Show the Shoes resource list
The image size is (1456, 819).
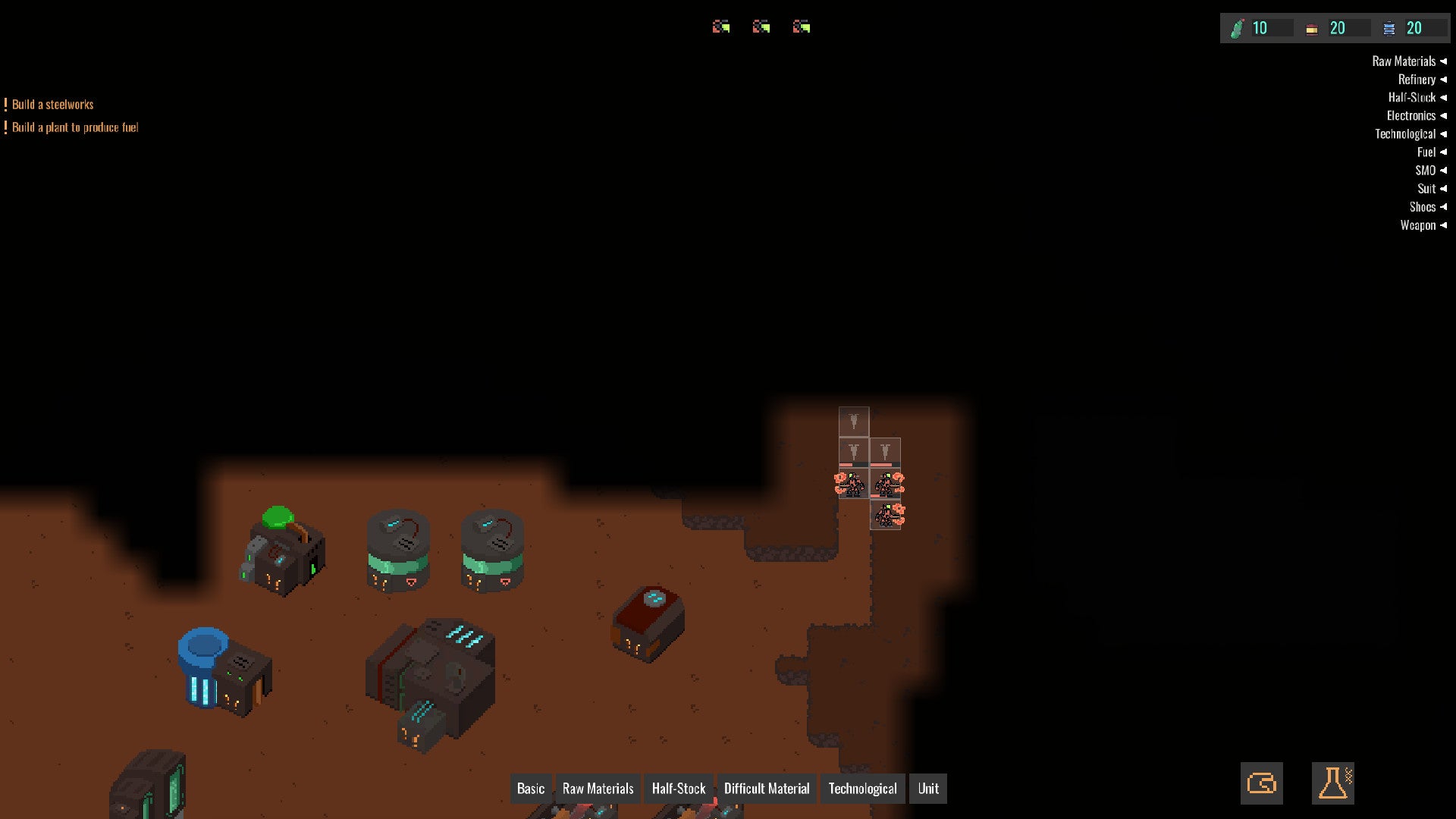(1427, 207)
